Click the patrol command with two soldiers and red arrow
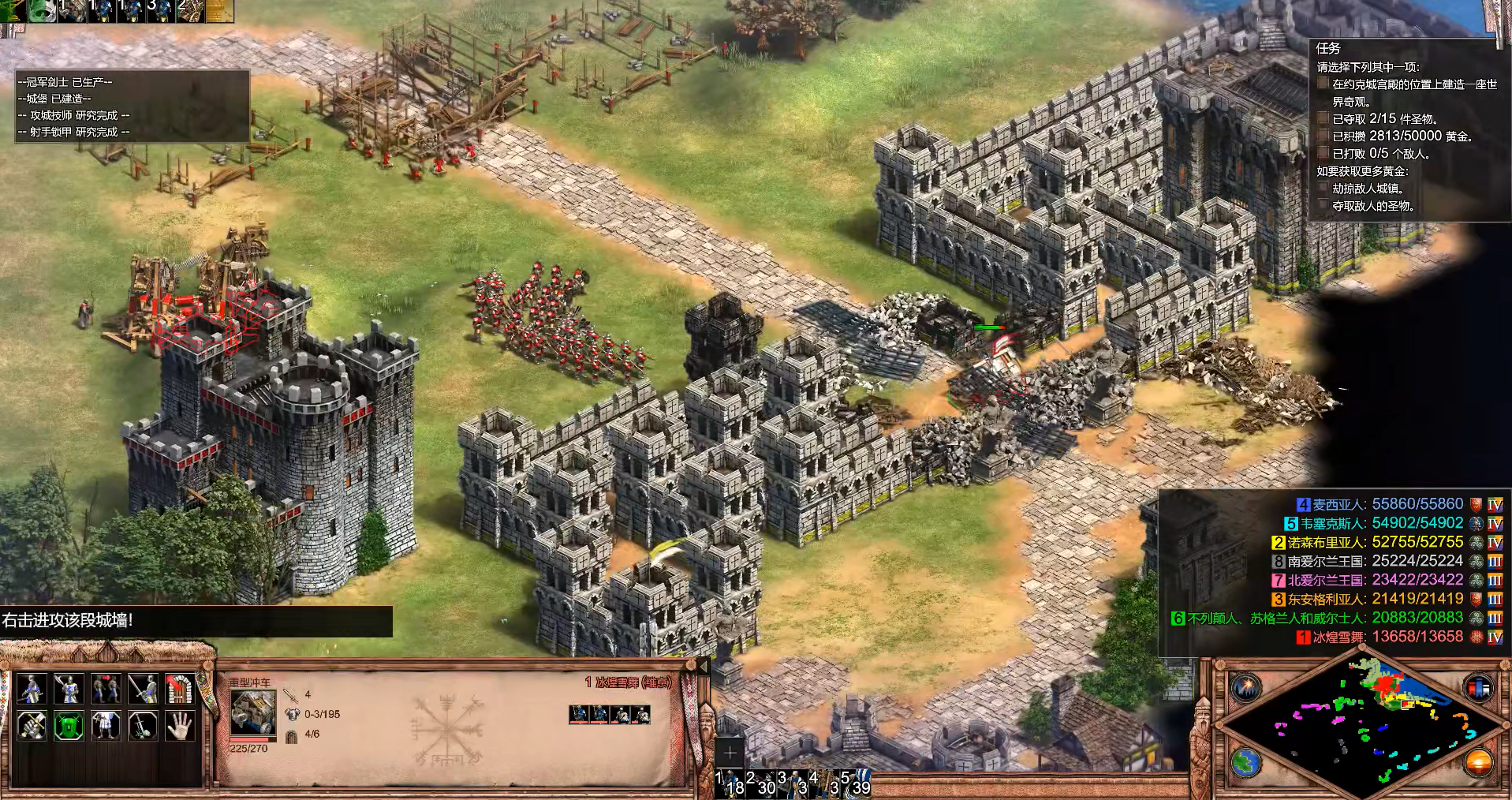Screen dimensions: 1512x800 coord(106,689)
